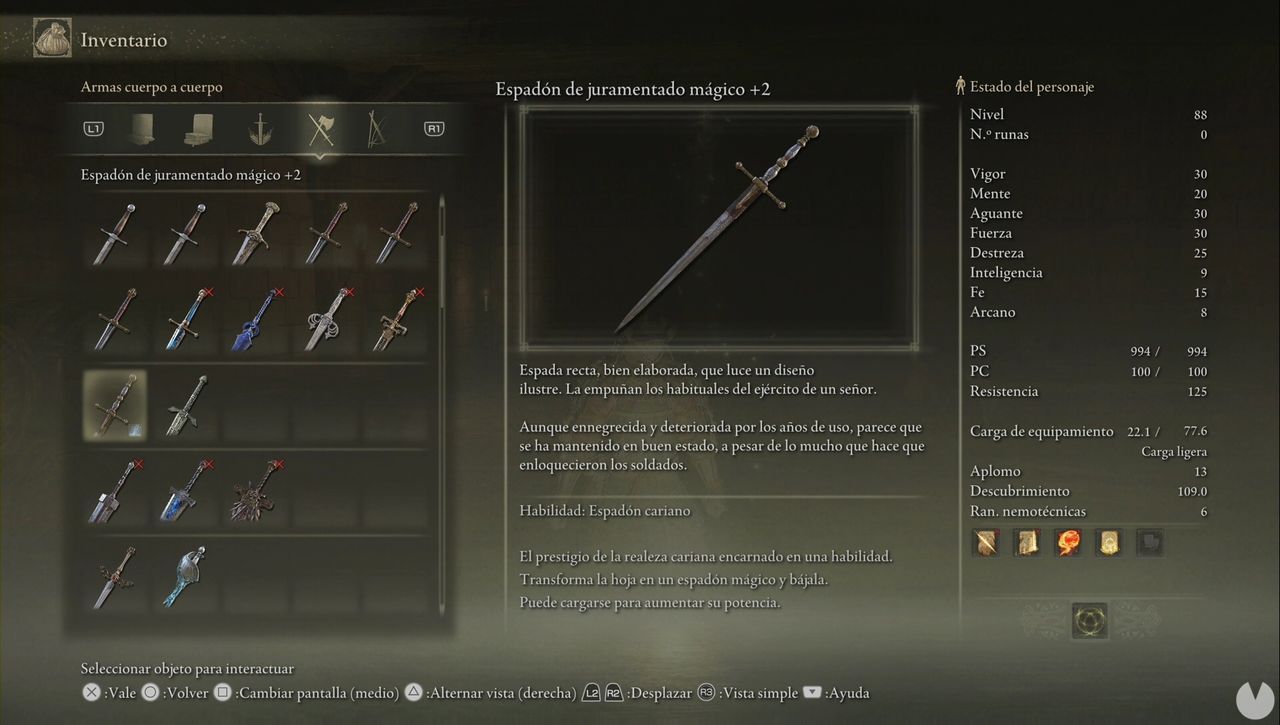Click the flaming orange talisman icon
The height and width of the screenshot is (725, 1280).
click(x=1068, y=543)
